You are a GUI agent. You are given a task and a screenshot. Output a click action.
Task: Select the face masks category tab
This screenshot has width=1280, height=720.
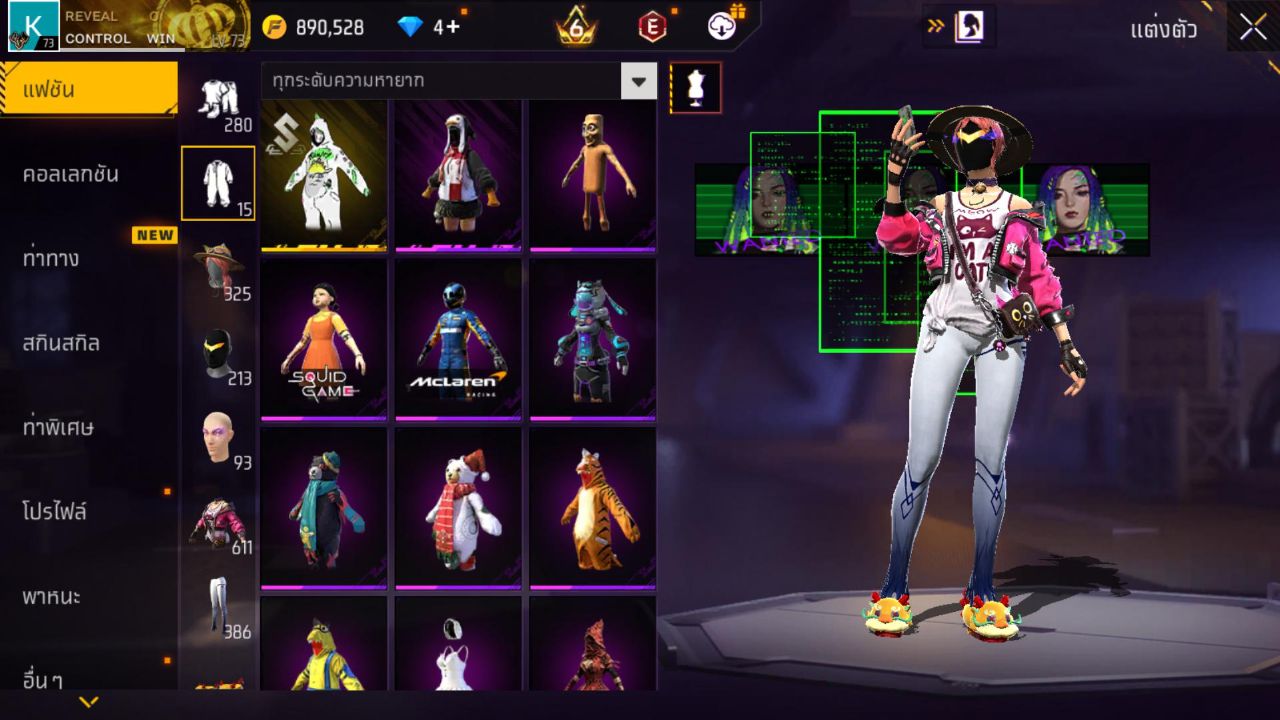(218, 355)
